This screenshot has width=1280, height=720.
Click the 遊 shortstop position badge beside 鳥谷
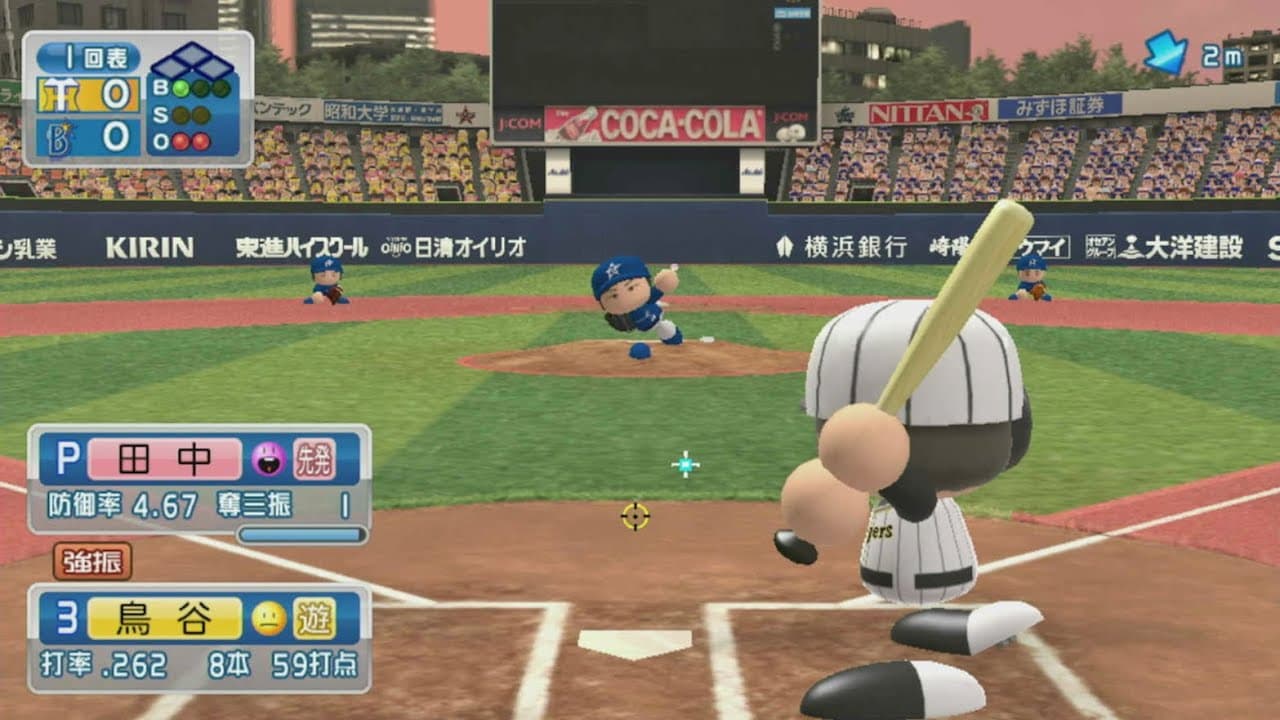click(315, 620)
